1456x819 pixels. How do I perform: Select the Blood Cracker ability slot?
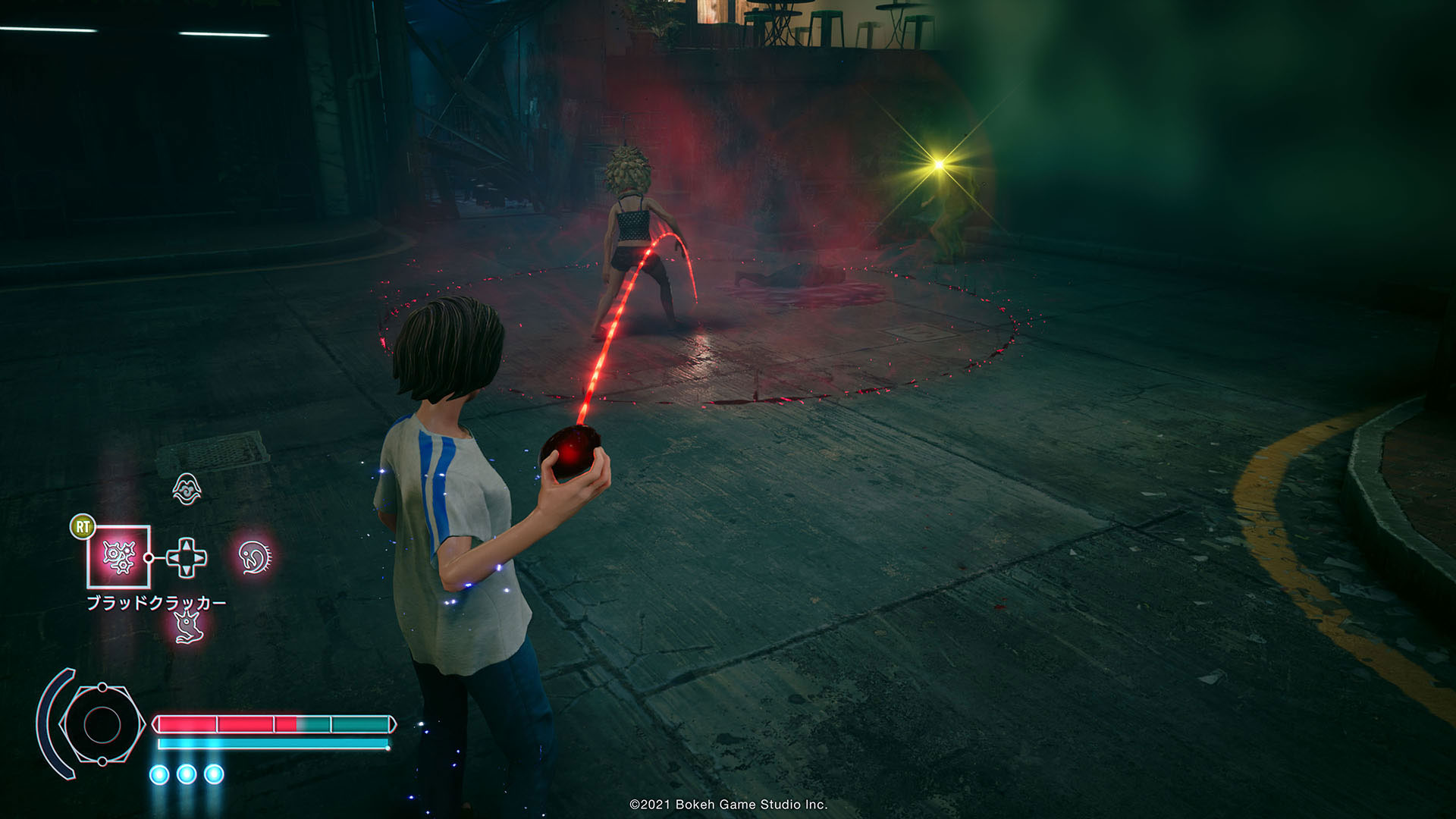[119, 557]
